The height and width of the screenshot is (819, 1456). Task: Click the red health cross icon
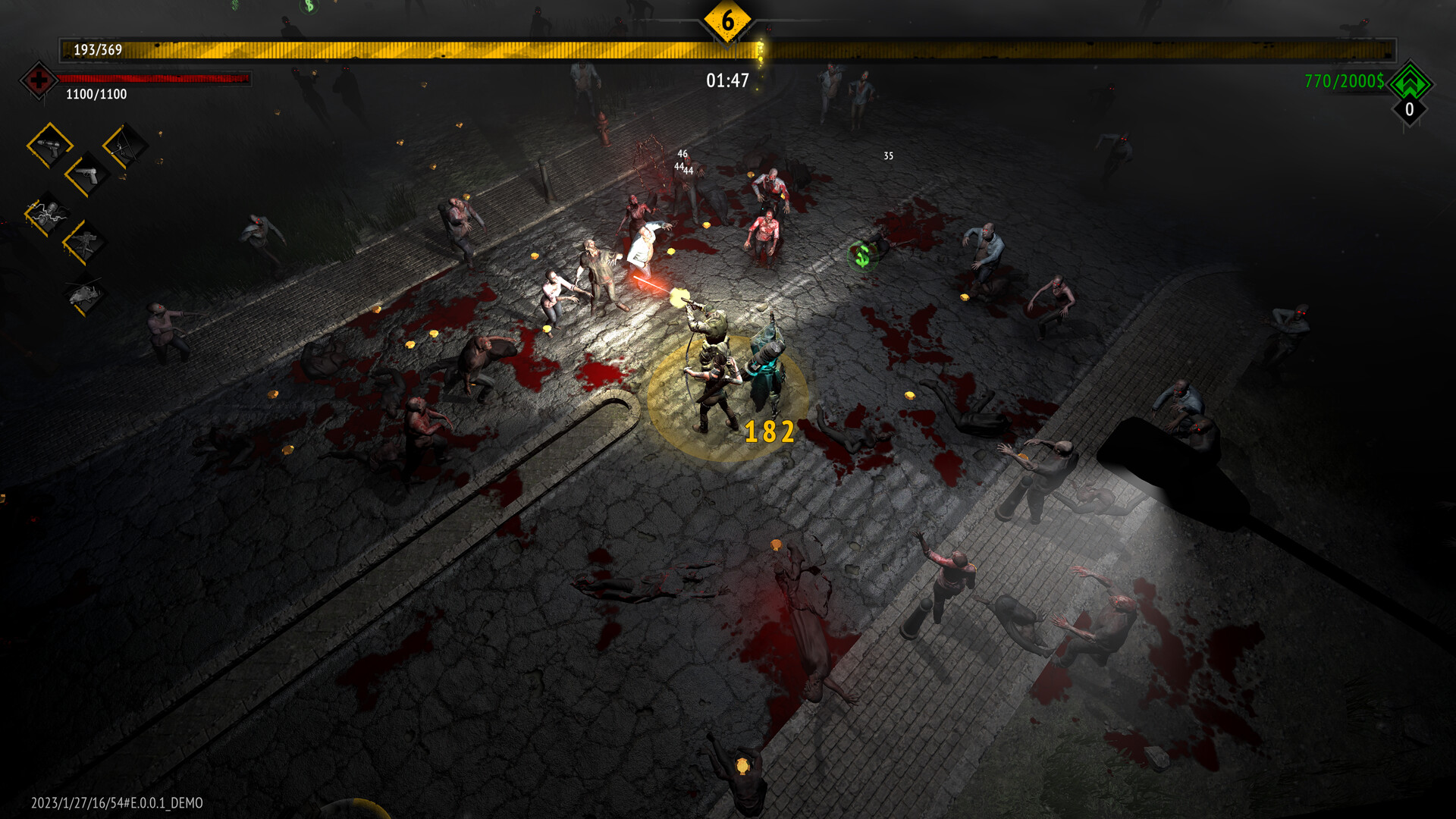pos(37,80)
